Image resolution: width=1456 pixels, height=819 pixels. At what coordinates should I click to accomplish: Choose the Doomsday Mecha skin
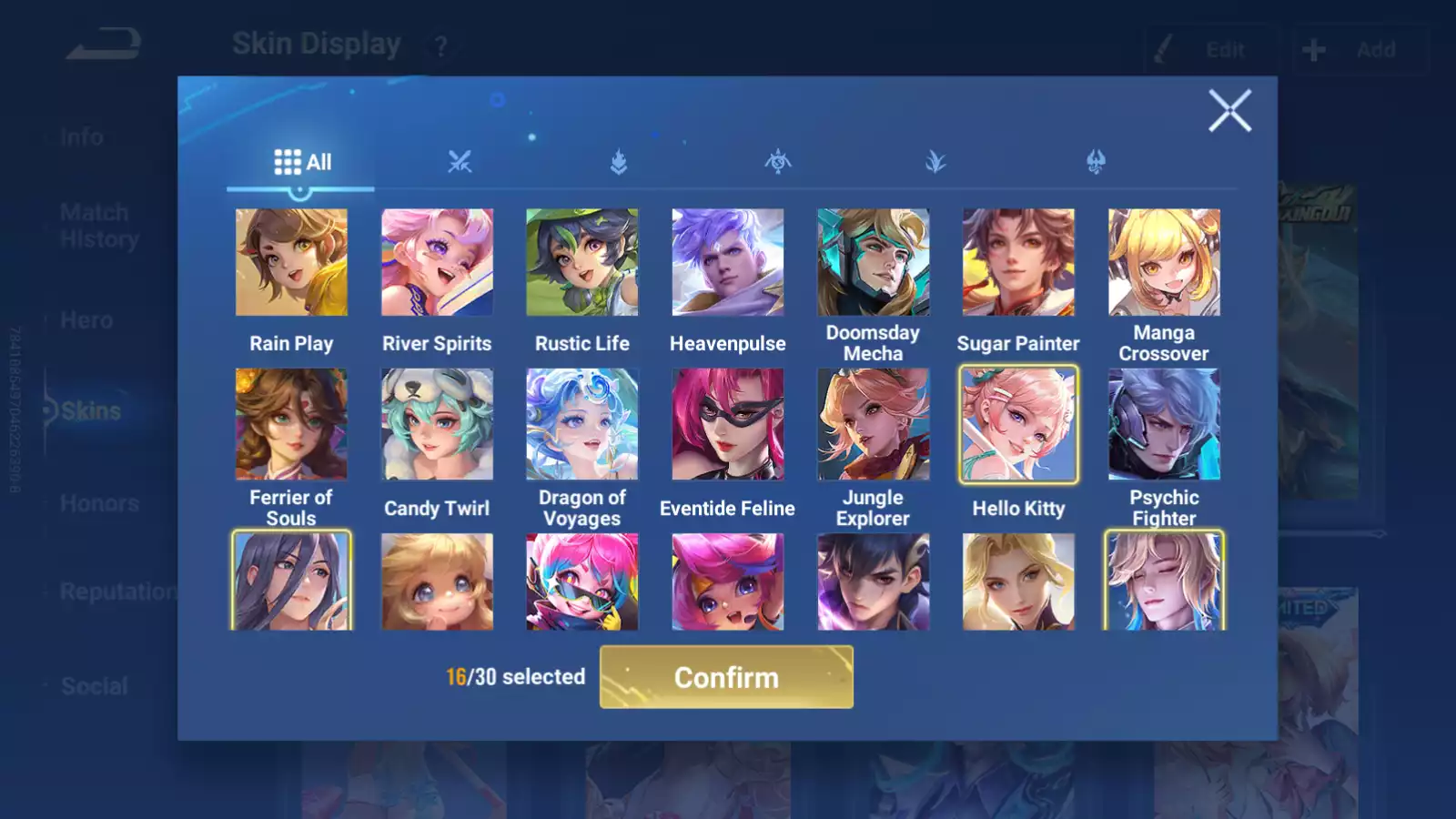tap(874, 263)
